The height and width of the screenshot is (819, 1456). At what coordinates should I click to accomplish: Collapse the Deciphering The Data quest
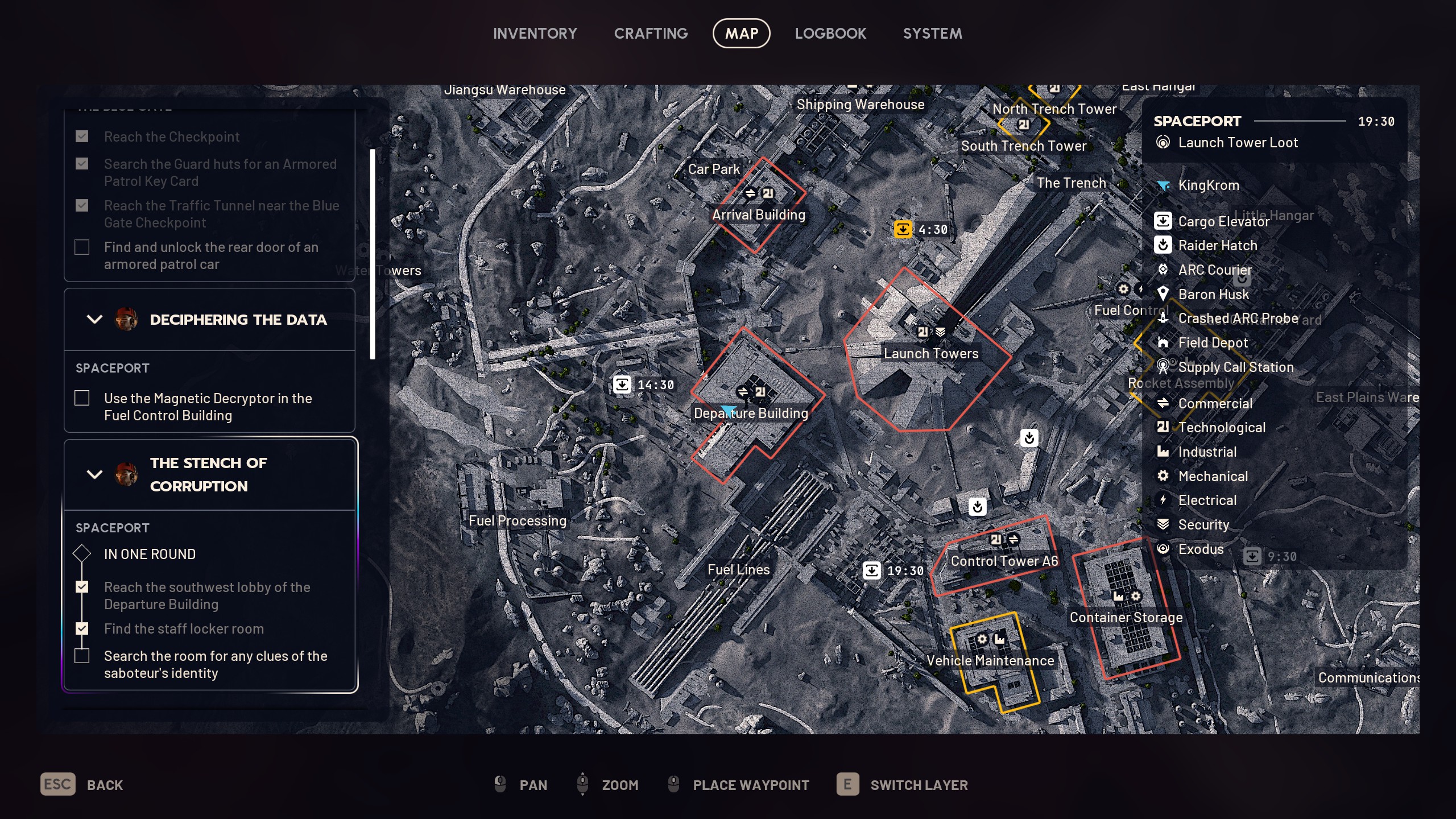(94, 319)
